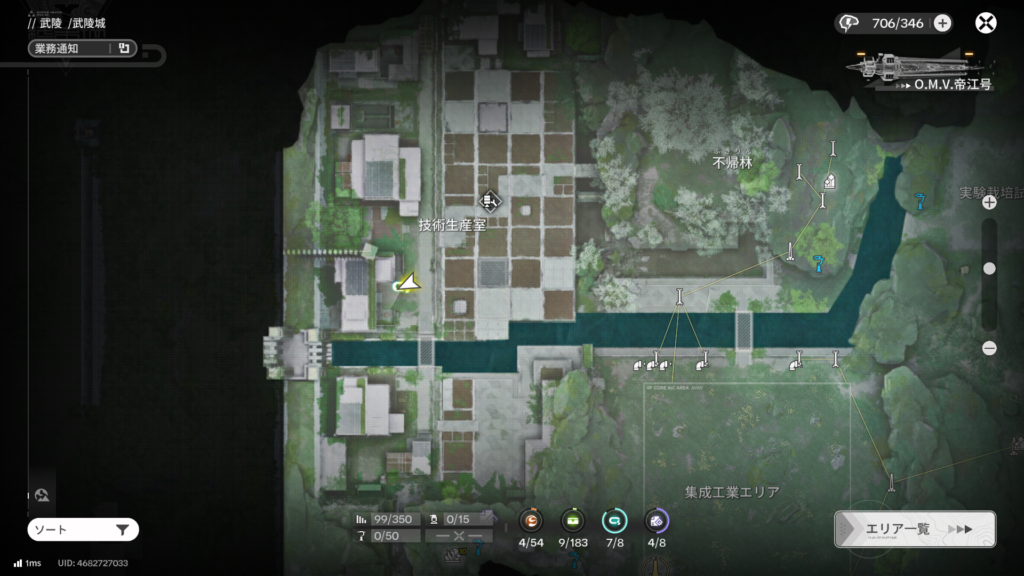
Task: Select the teal tracker icon showing 7/8
Action: coord(614,520)
